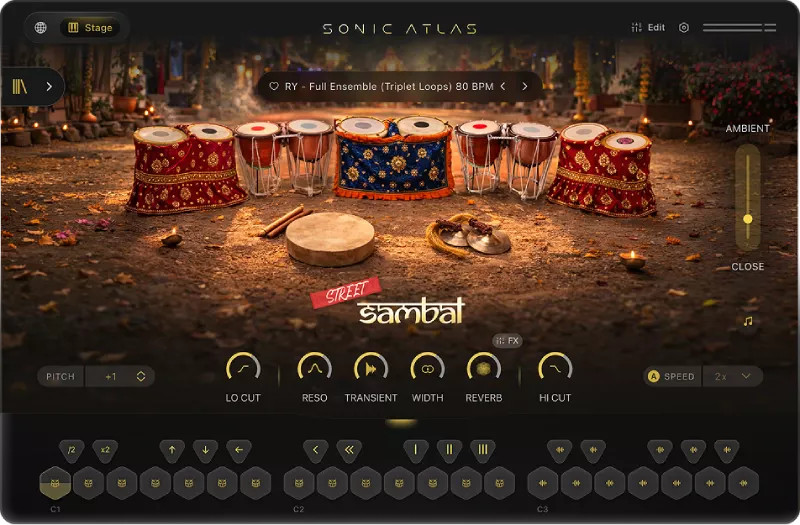The height and width of the screenshot is (525, 800).
Task: Change the Pitch stepper value
Action: (141, 377)
